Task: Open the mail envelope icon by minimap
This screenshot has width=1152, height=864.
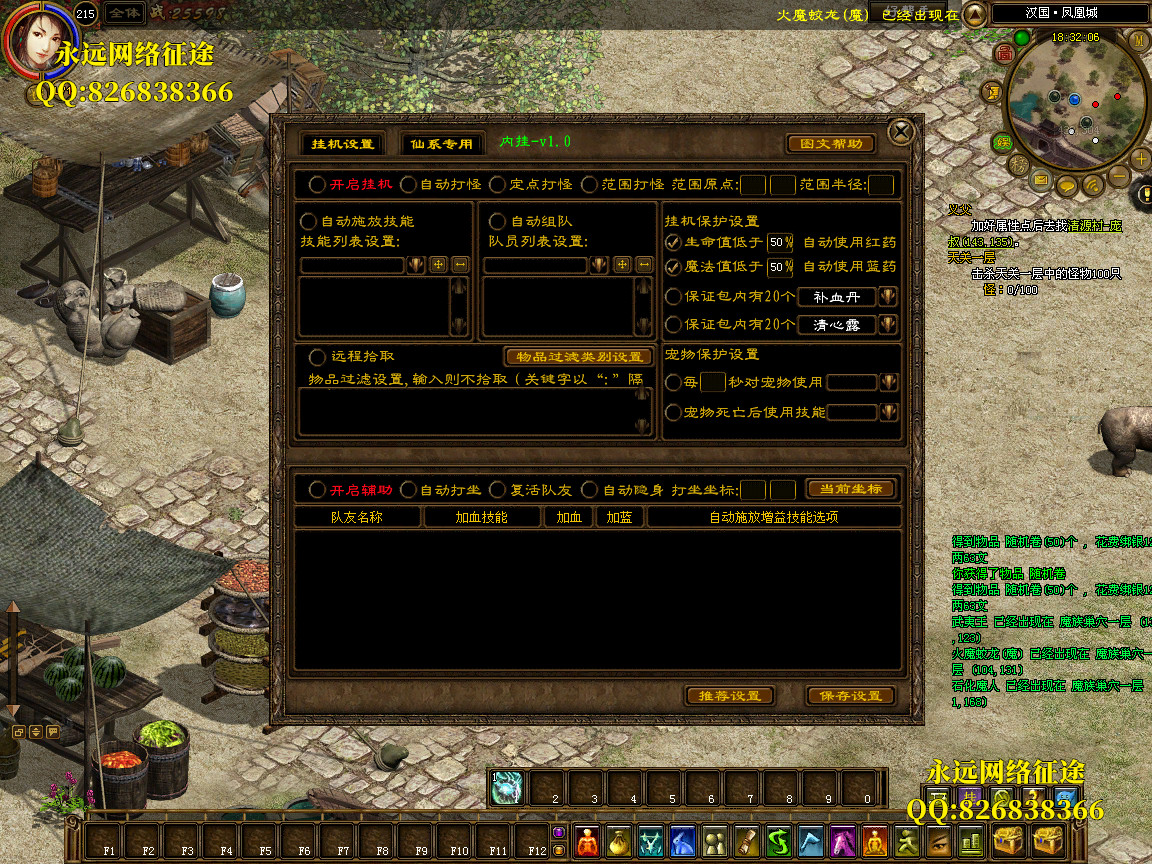Action: point(1042,182)
